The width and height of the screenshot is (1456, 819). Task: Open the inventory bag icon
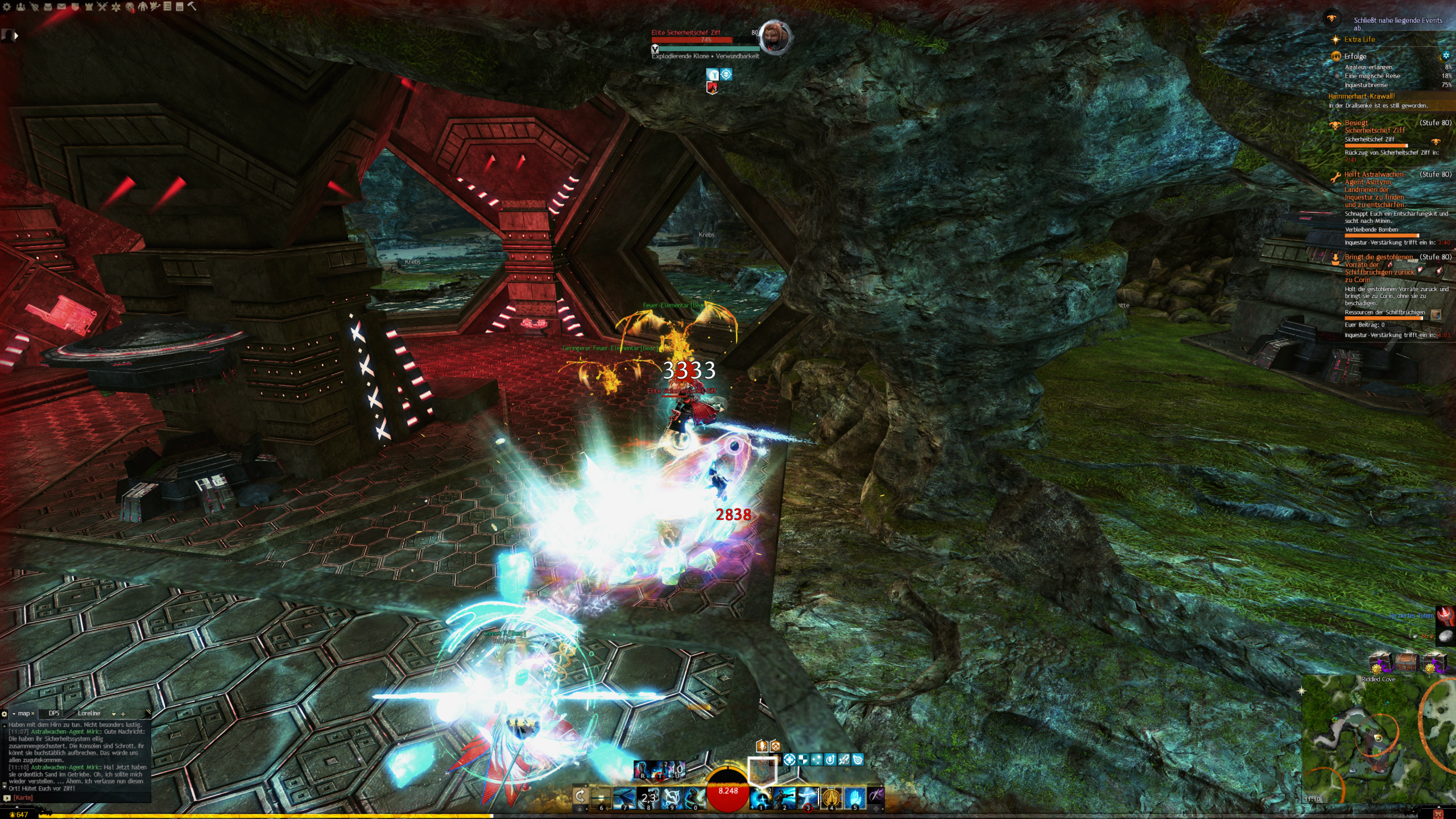pos(48,7)
